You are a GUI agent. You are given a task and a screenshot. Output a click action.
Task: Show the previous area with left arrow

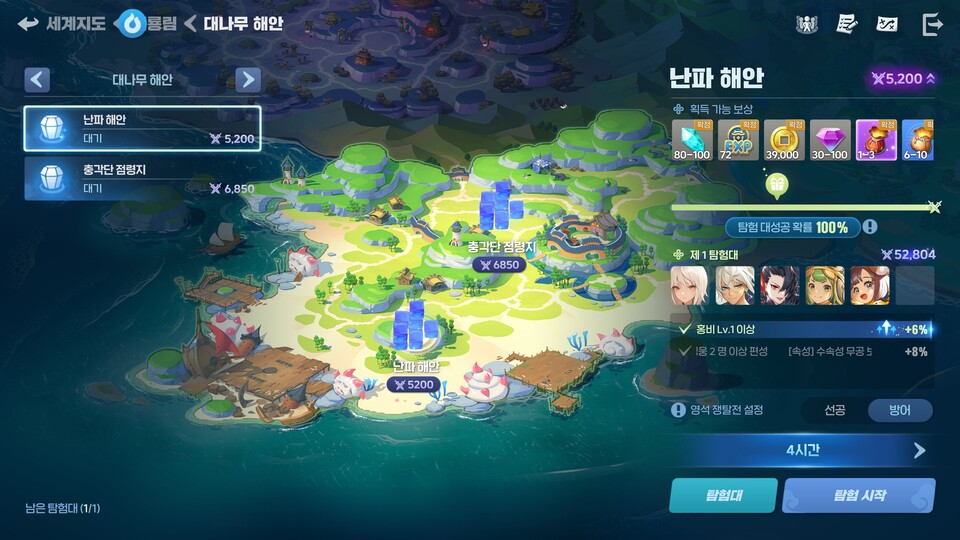tap(37, 80)
